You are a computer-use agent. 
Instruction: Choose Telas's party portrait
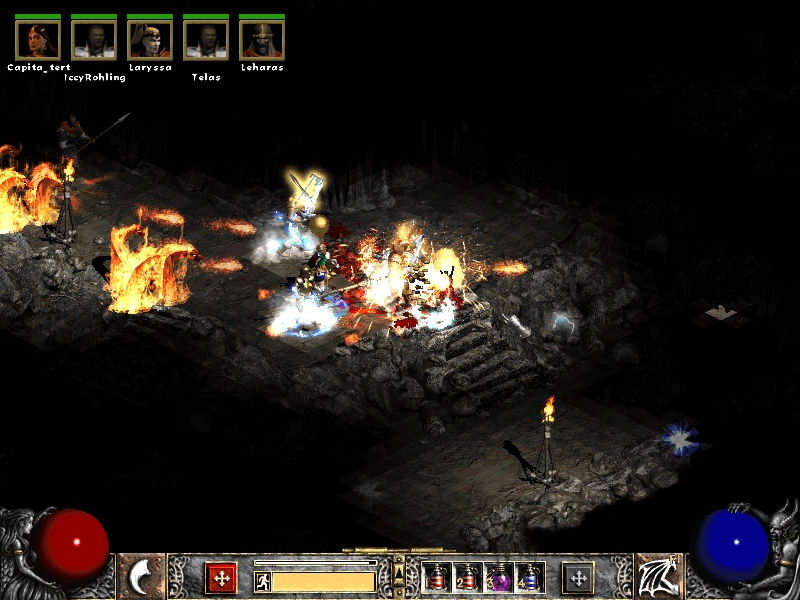click(x=206, y=40)
